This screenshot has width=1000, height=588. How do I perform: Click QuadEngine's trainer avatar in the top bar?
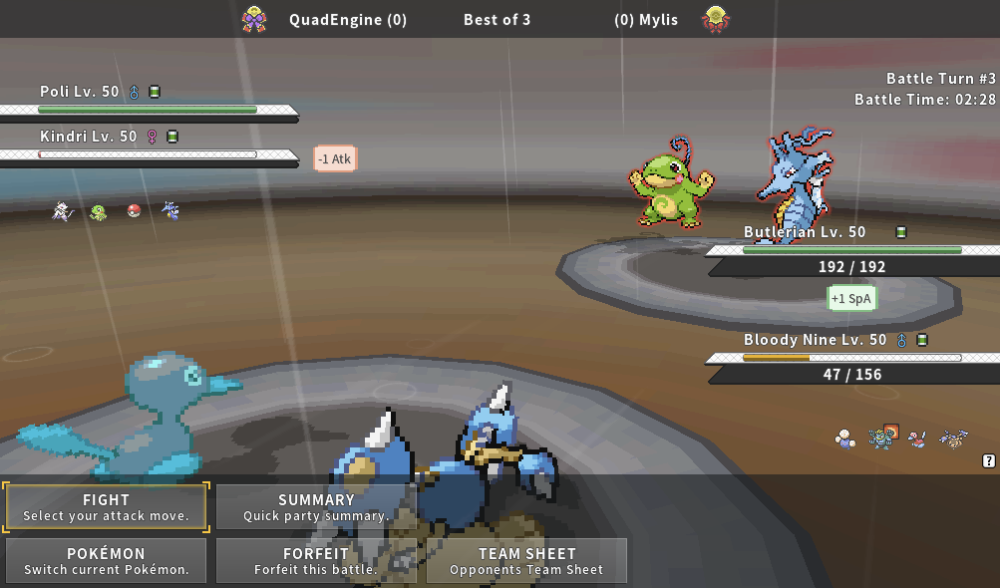click(254, 19)
